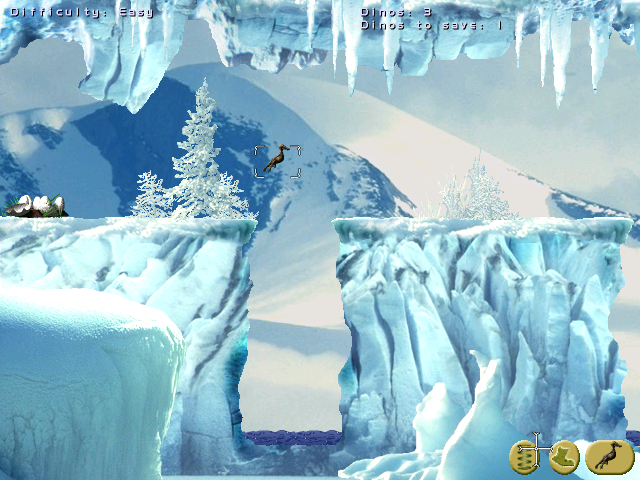Viewport: 640px width, 480px height.
Task: Select the spring jump tool icon
Action: (x=524, y=456)
